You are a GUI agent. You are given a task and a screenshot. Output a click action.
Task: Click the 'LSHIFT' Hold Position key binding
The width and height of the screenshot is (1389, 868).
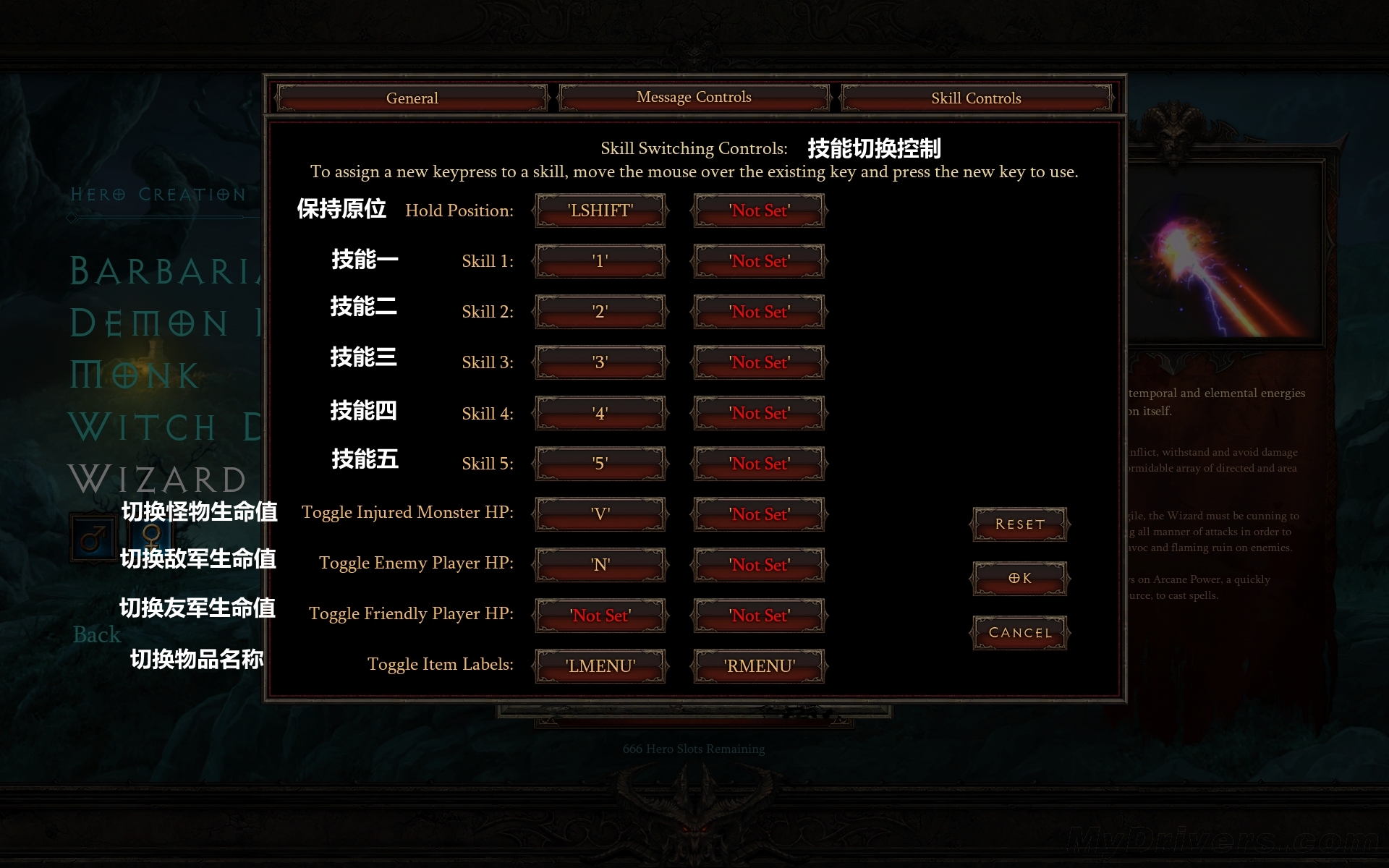click(x=600, y=210)
